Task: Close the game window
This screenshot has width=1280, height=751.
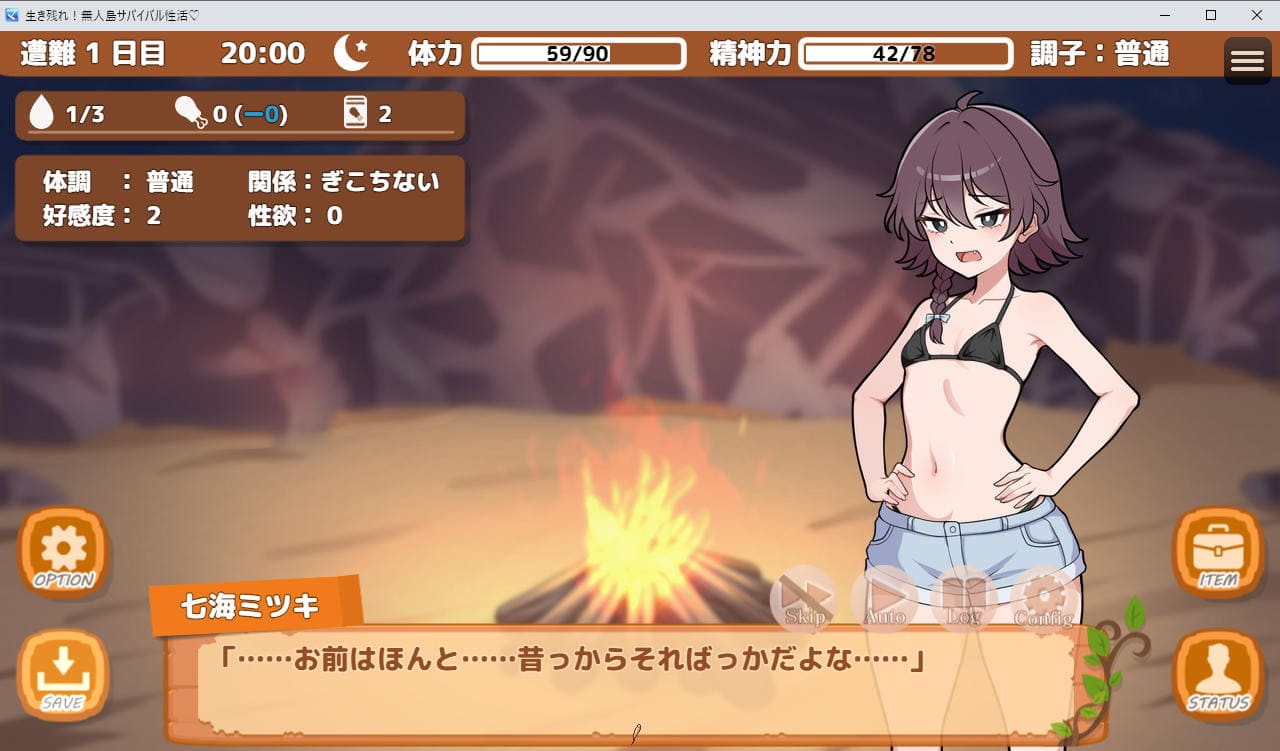Action: [x=1257, y=15]
